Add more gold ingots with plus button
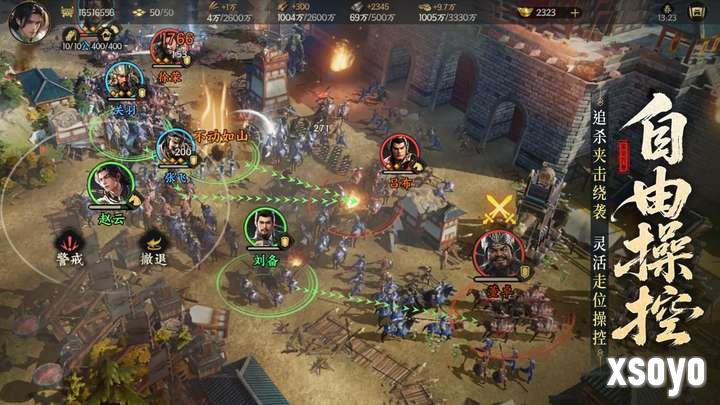The image size is (720, 405). tap(574, 12)
